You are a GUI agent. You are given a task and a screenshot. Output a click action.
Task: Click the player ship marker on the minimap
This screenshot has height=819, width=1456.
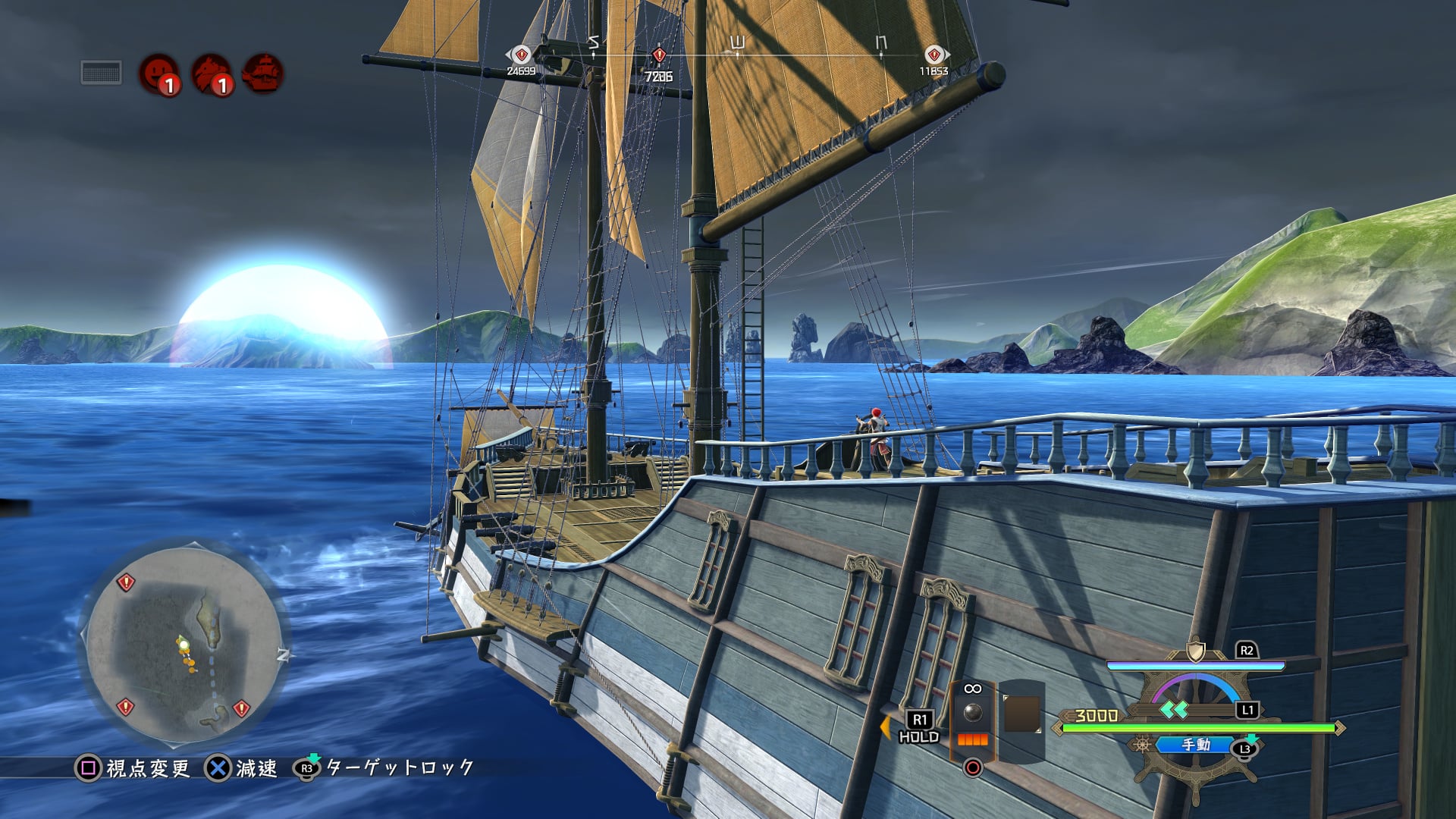point(183,644)
